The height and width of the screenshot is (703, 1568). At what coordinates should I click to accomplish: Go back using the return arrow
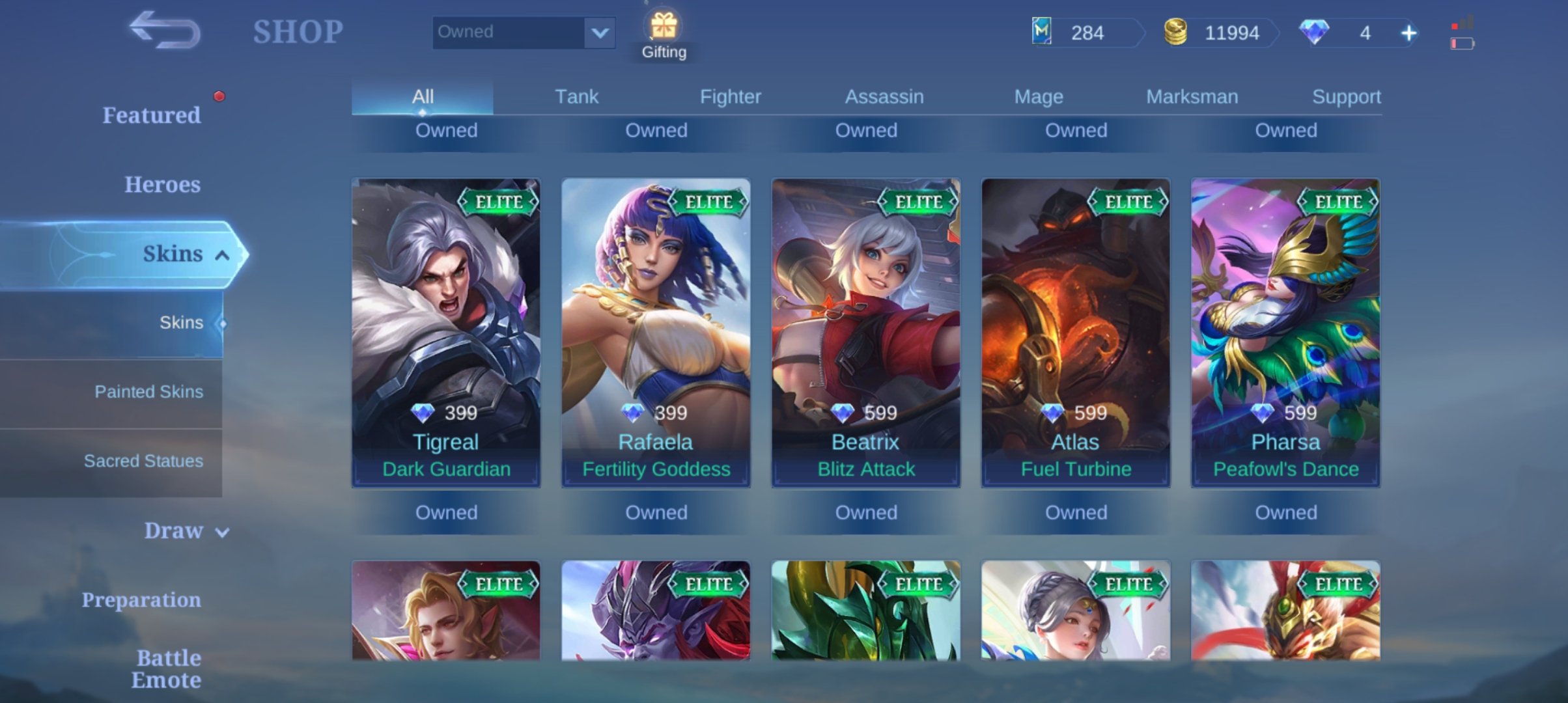click(164, 30)
